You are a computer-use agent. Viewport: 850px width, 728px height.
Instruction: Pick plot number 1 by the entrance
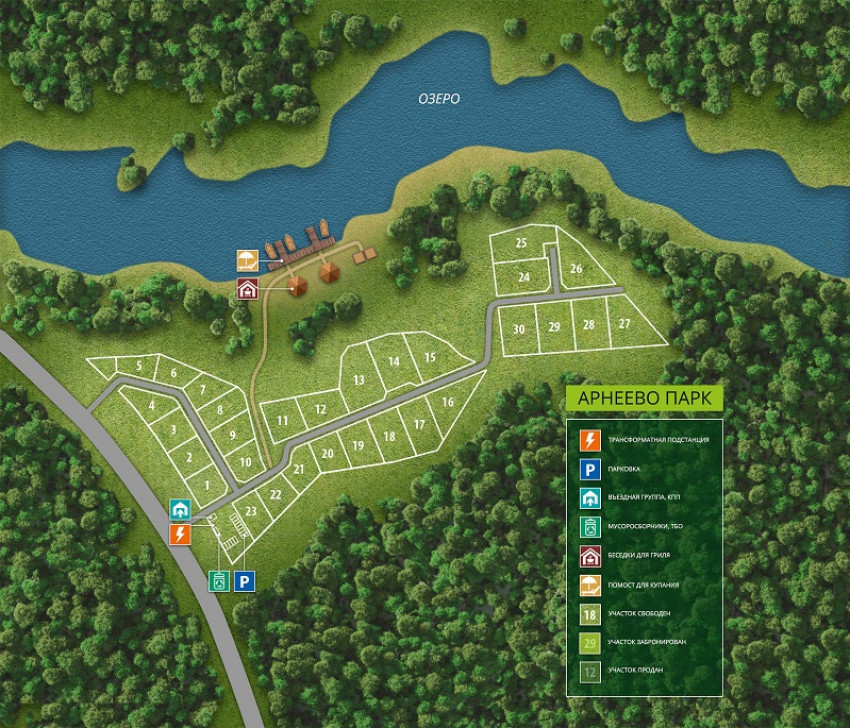coord(208,487)
